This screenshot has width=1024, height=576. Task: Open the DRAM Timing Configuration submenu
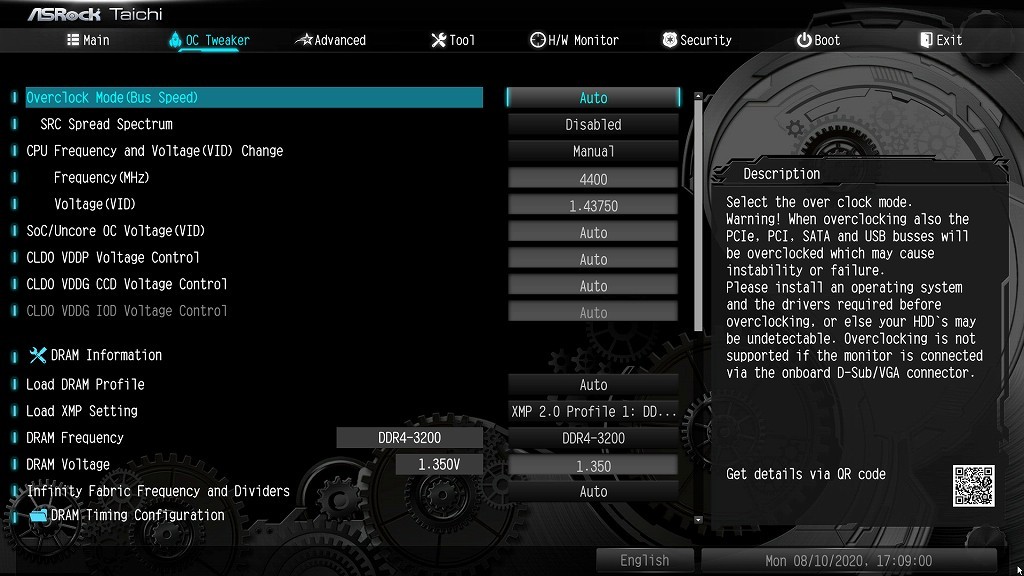coord(137,515)
